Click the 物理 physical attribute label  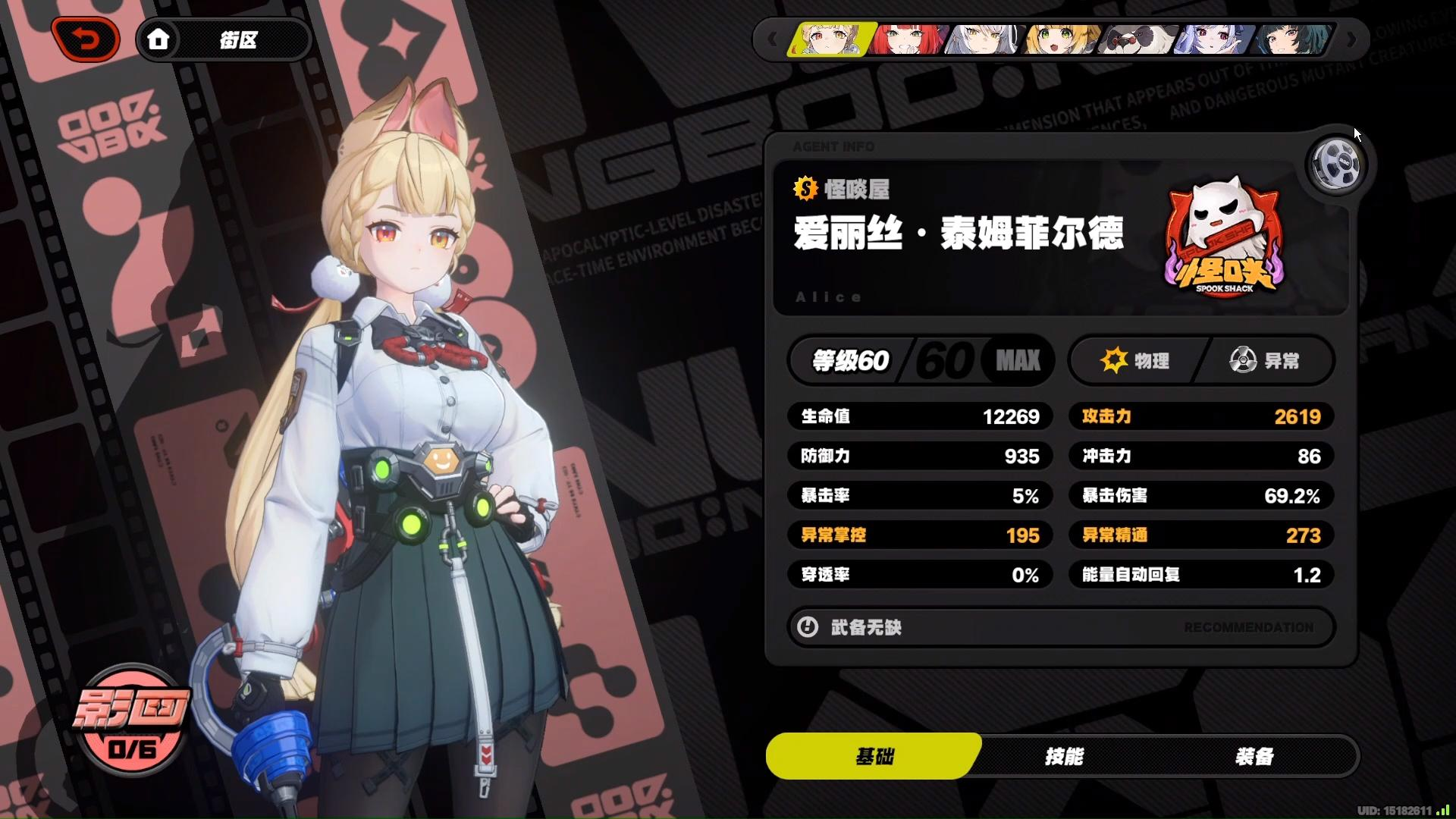click(x=1136, y=360)
